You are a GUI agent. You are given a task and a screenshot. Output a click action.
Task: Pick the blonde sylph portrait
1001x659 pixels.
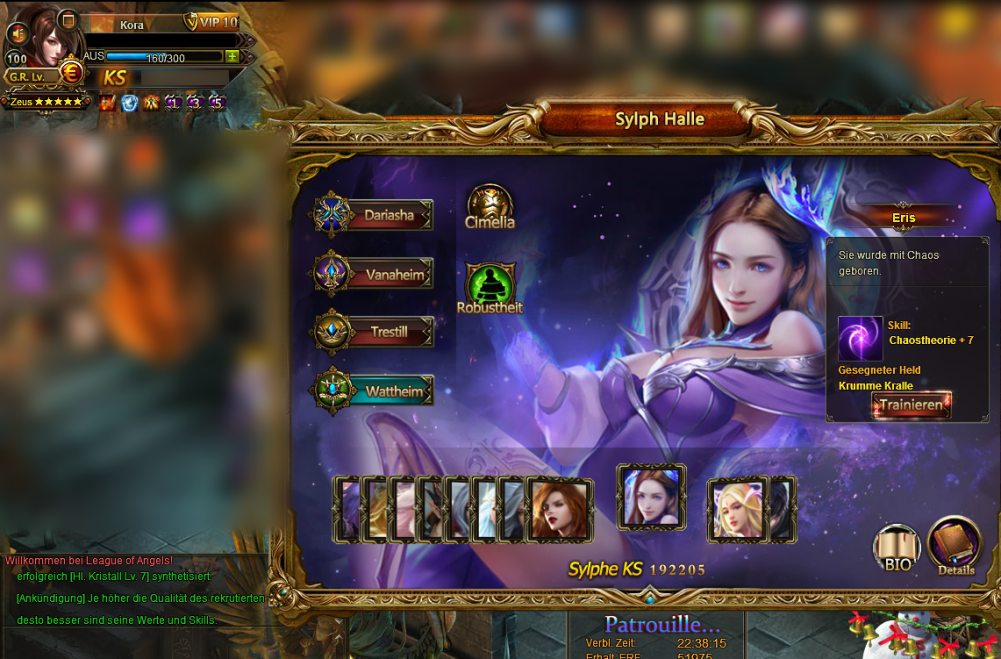click(x=739, y=510)
